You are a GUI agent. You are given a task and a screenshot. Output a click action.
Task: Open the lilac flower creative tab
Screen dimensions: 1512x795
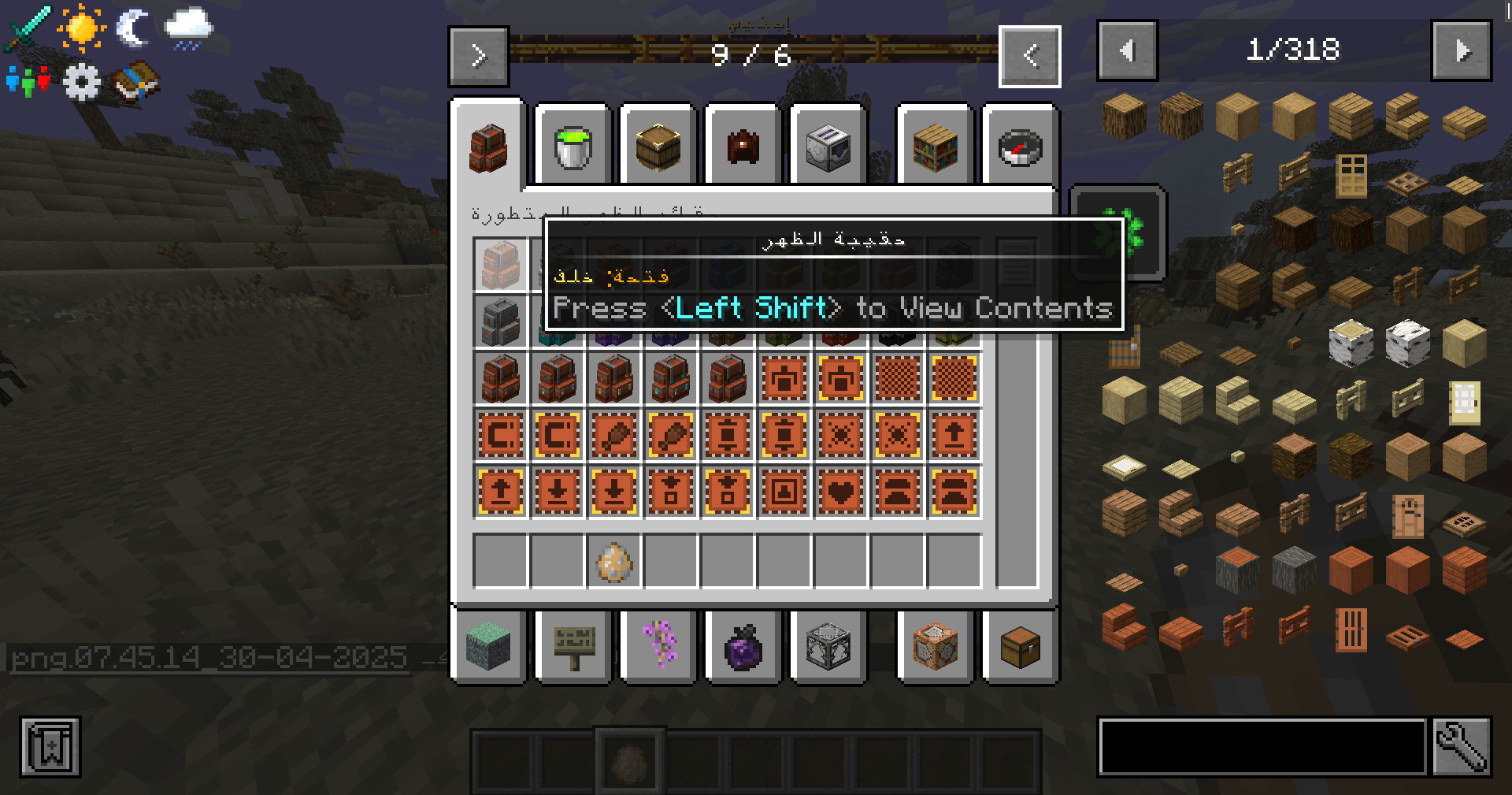pos(659,647)
